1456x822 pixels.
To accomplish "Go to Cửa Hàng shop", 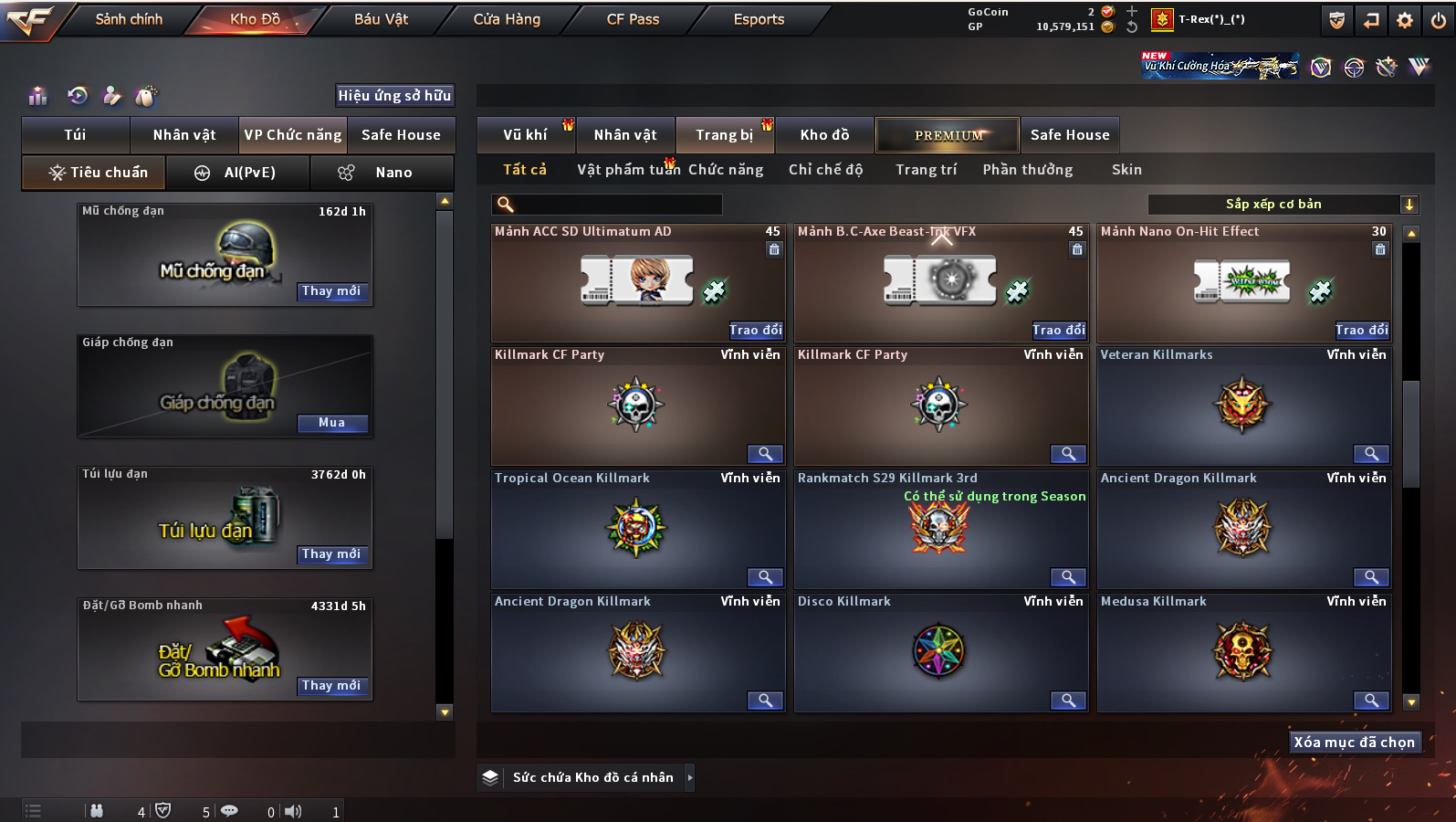I will pyautogui.click(x=507, y=19).
